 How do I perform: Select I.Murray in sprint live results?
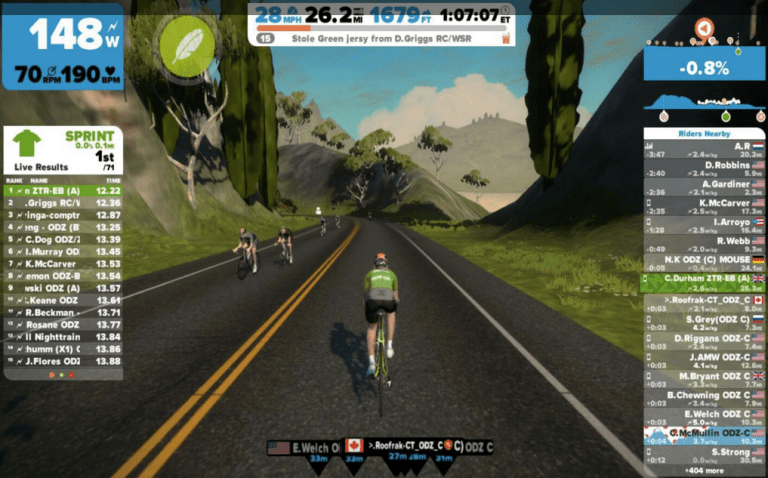tap(62, 251)
